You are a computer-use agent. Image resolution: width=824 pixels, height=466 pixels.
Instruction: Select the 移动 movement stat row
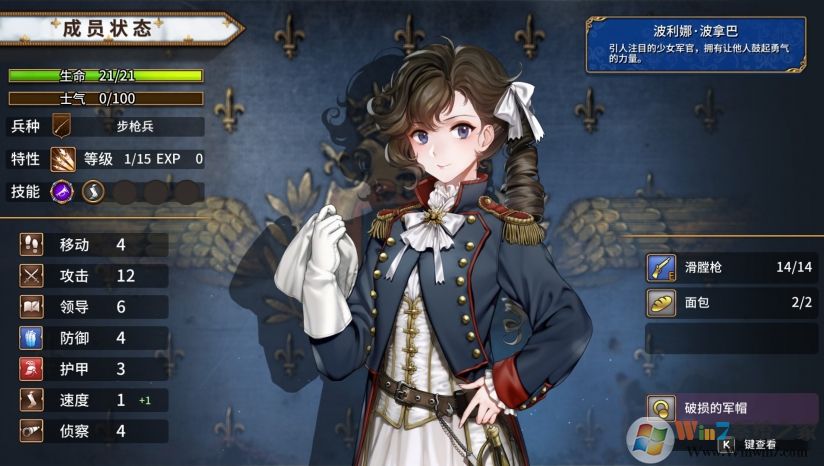(x=92, y=245)
